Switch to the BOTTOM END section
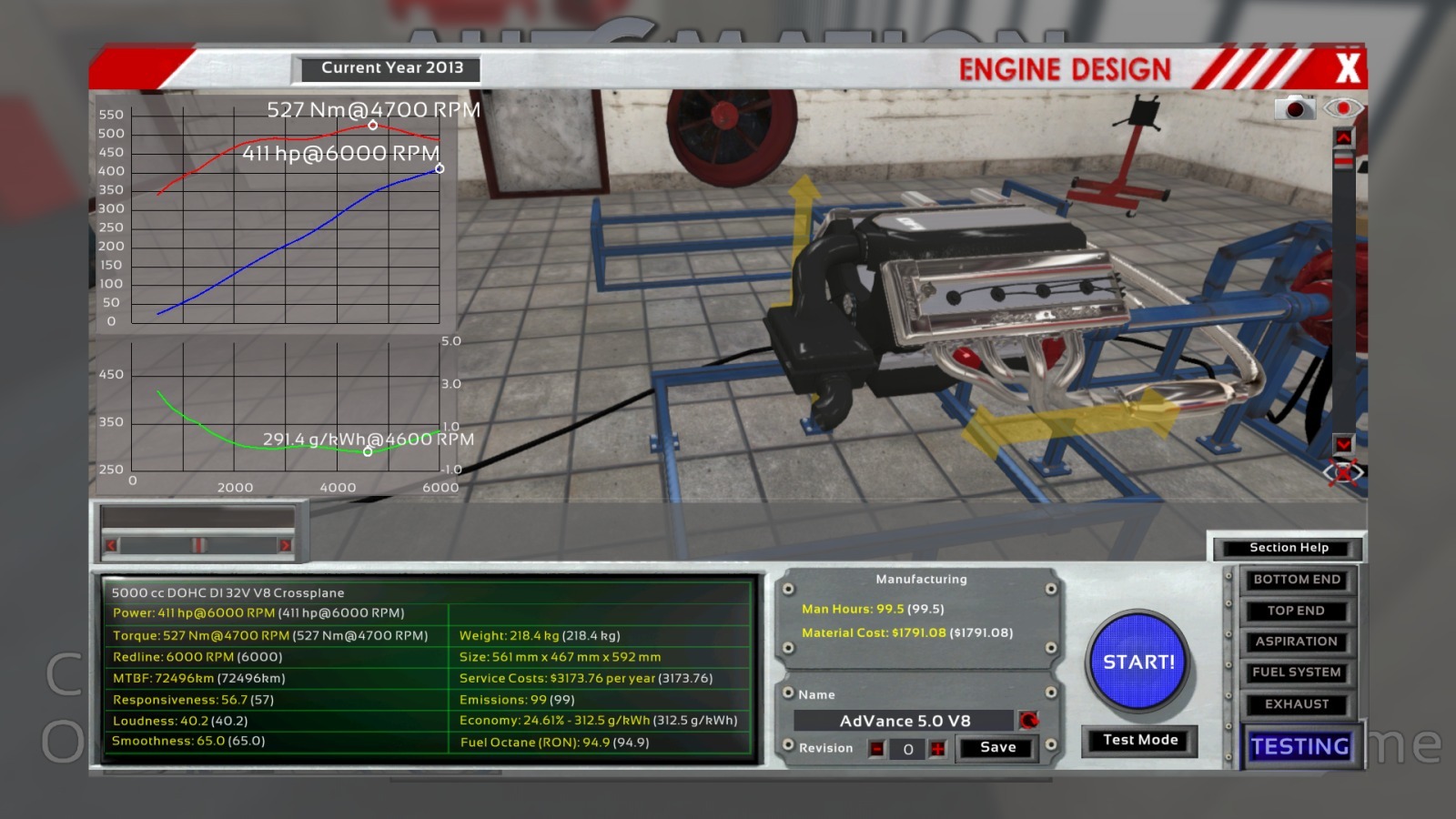The width and height of the screenshot is (1456, 819). [x=1296, y=580]
